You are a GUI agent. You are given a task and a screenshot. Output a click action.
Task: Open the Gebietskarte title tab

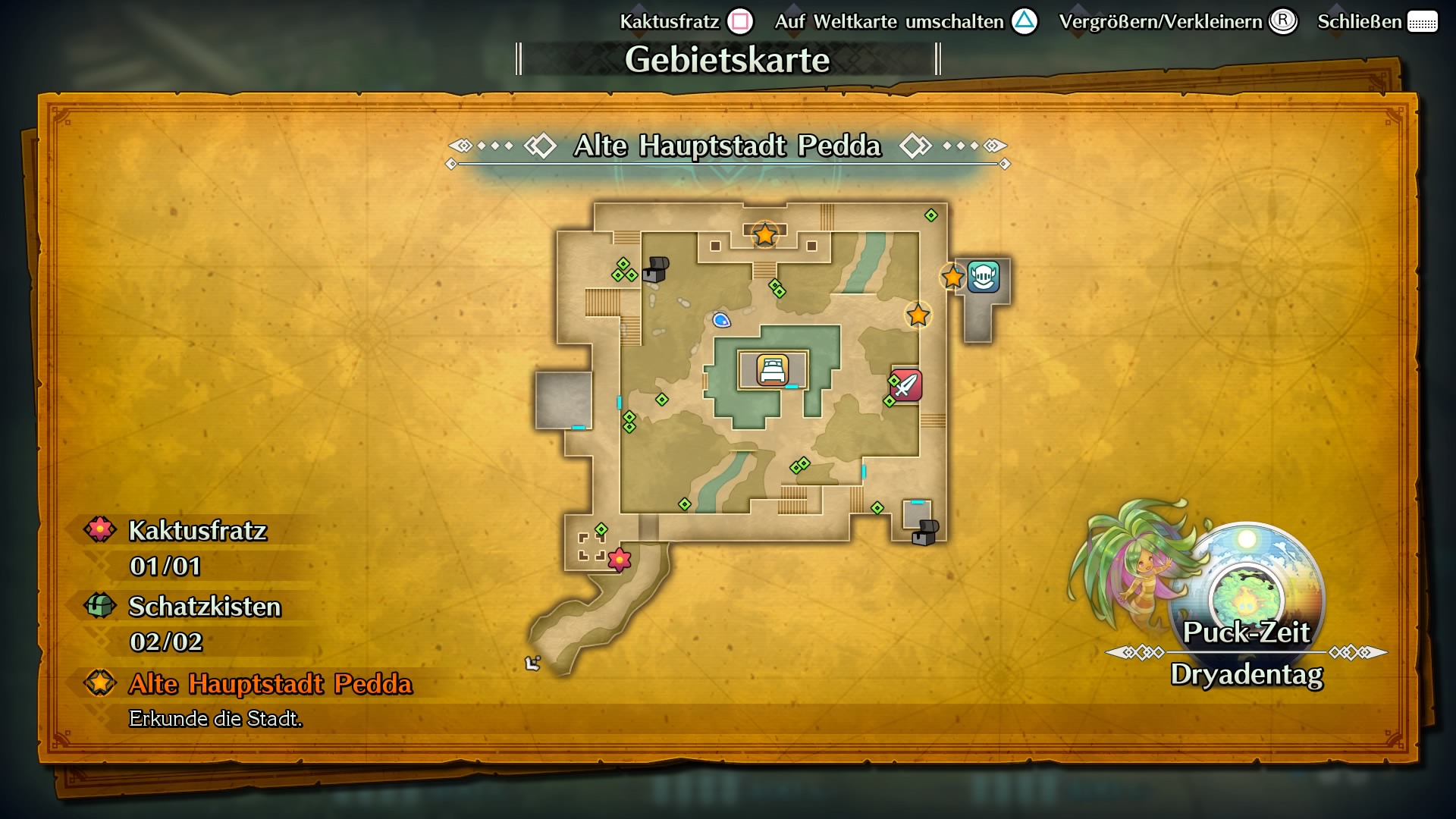click(x=728, y=59)
